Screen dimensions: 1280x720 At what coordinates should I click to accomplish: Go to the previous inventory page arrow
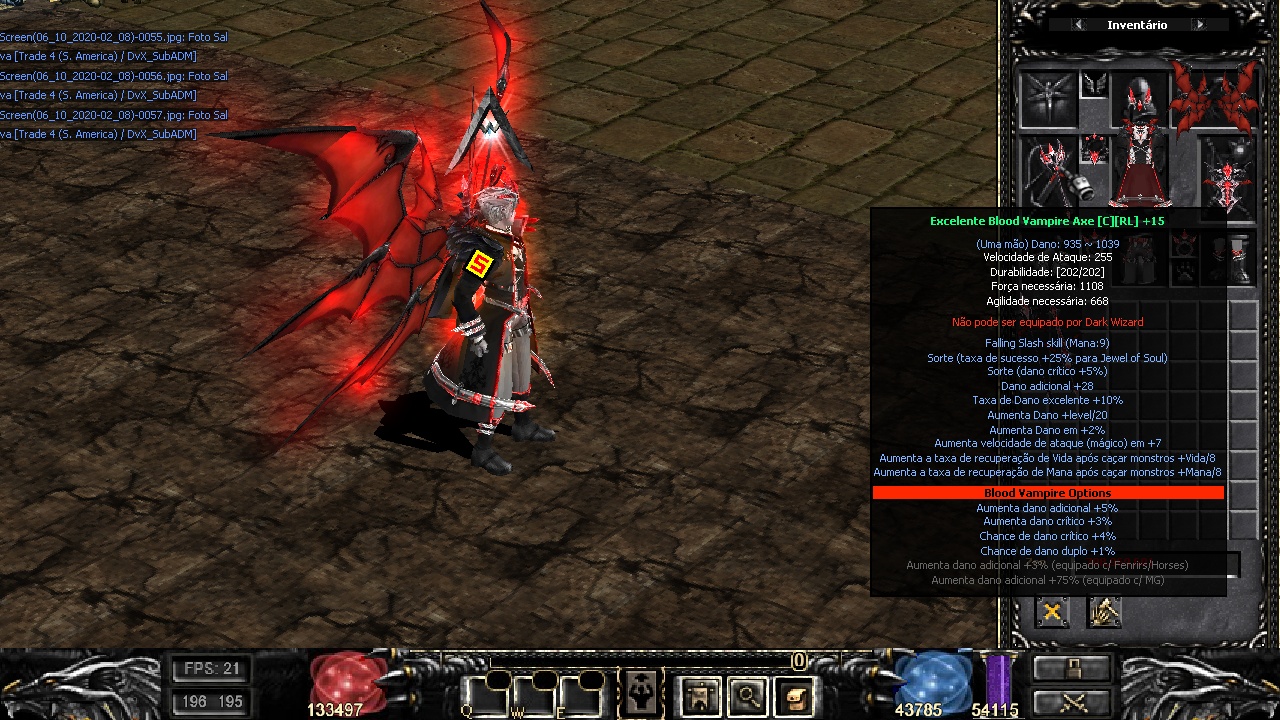pos(1078,25)
